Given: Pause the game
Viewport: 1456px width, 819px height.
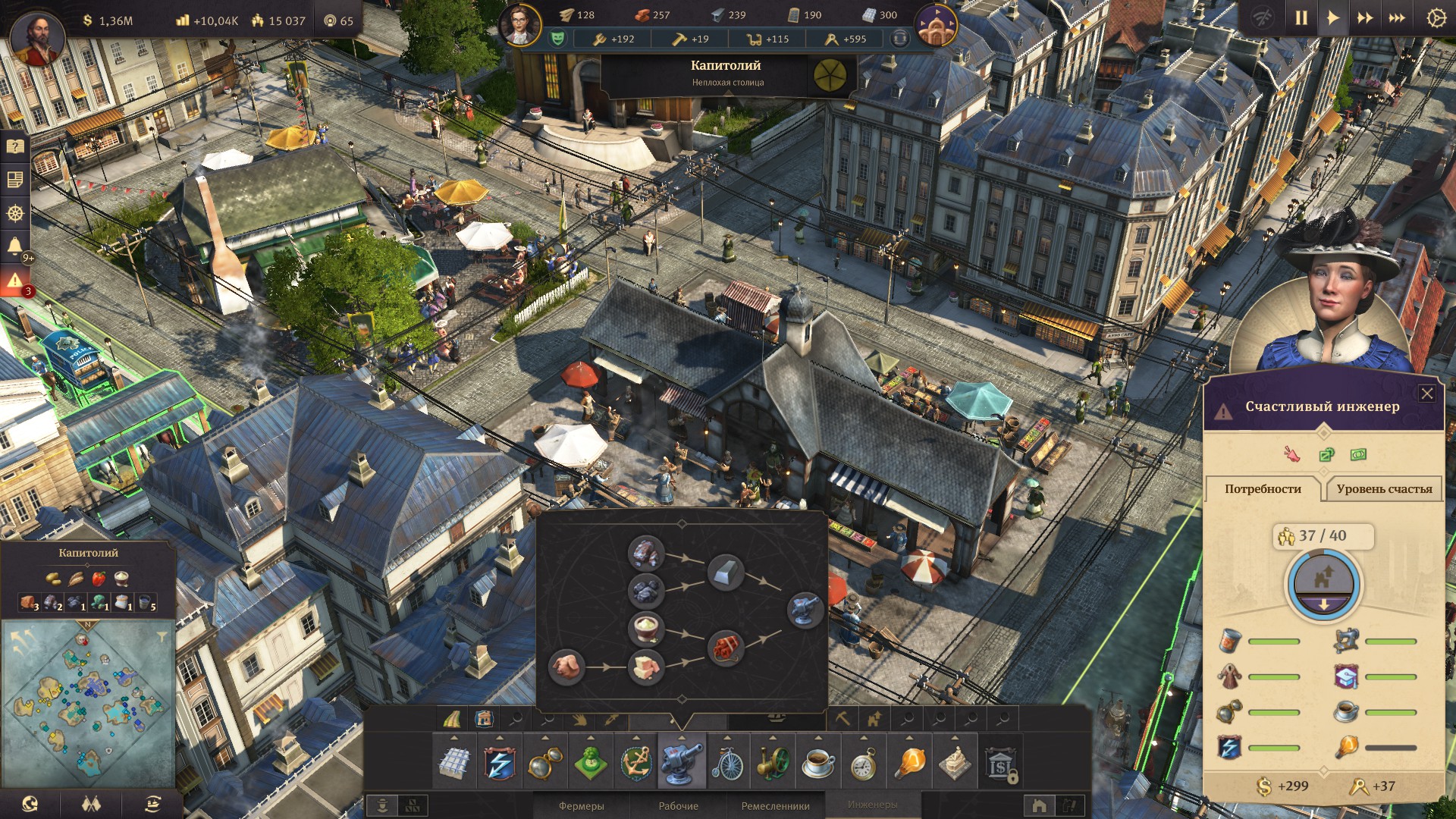Looking at the screenshot, I should pos(1301,18).
